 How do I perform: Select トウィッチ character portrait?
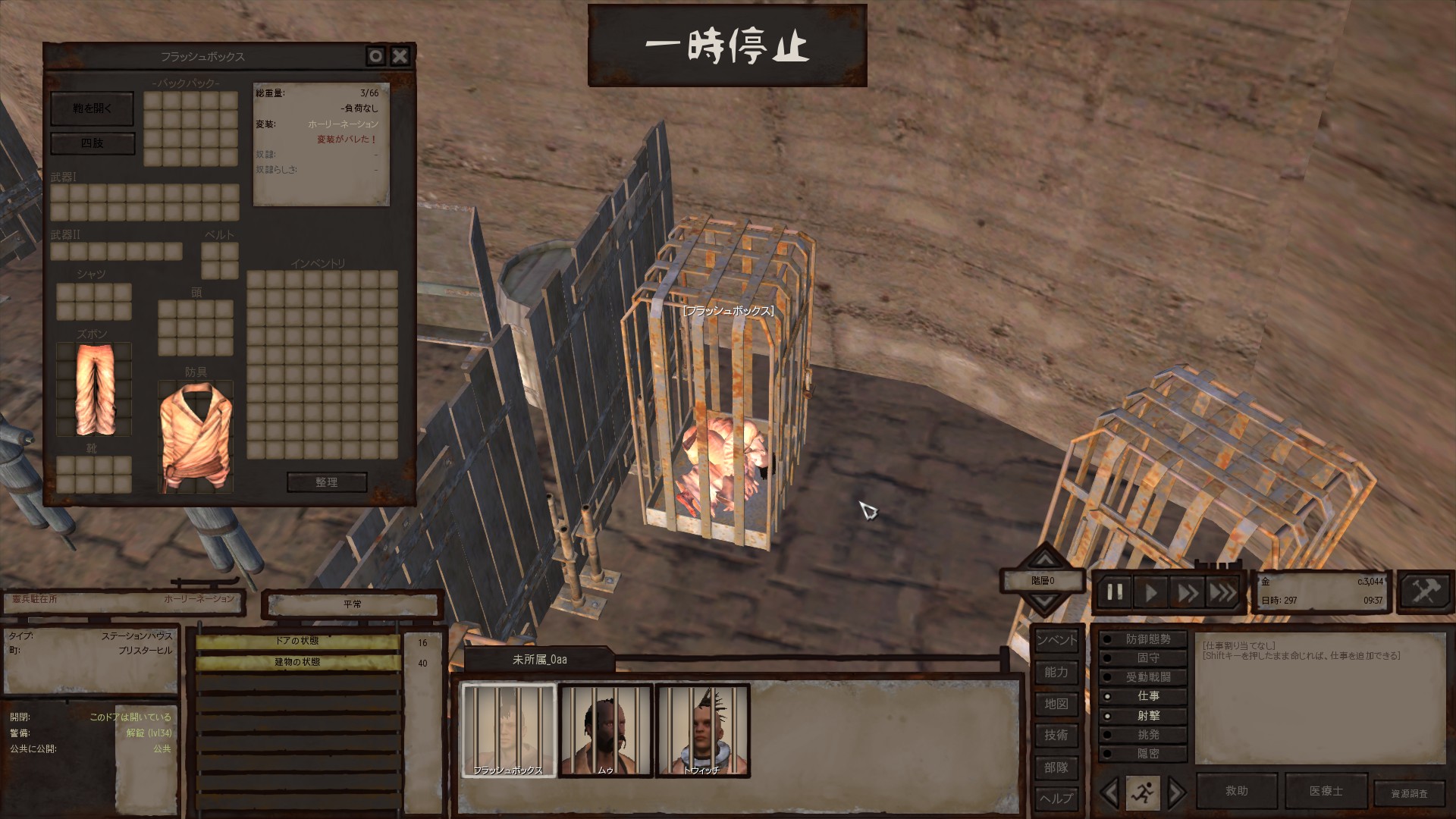point(702,730)
